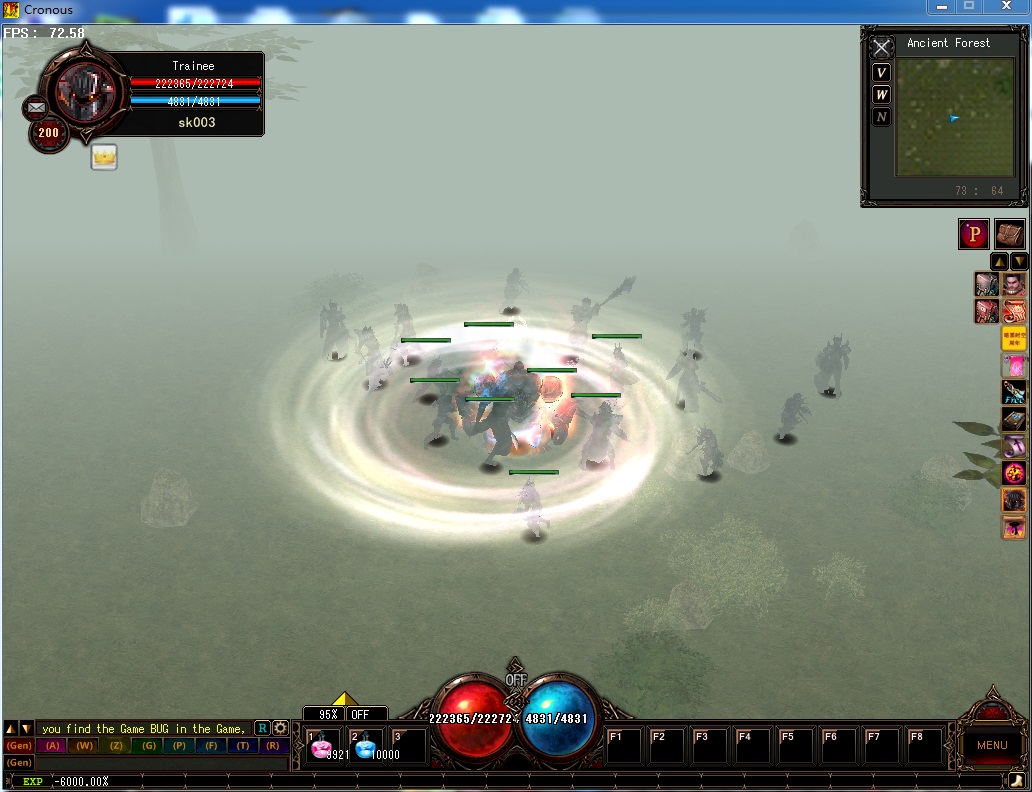The image size is (1032, 792).
Task: Click the Ancient Forest minimap
Action: [x=954, y=117]
